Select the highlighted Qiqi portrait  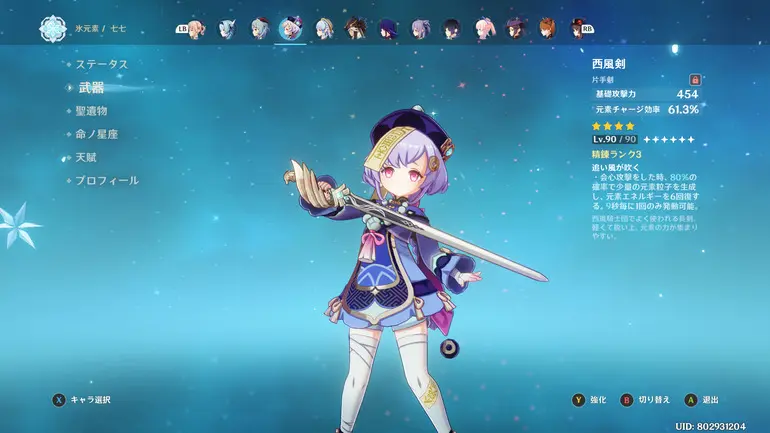[x=291, y=27]
